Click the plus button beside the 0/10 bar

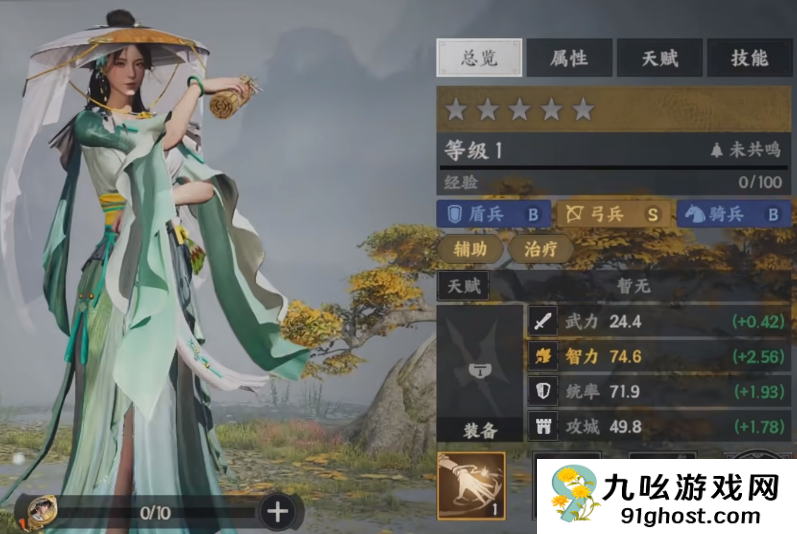point(277,512)
